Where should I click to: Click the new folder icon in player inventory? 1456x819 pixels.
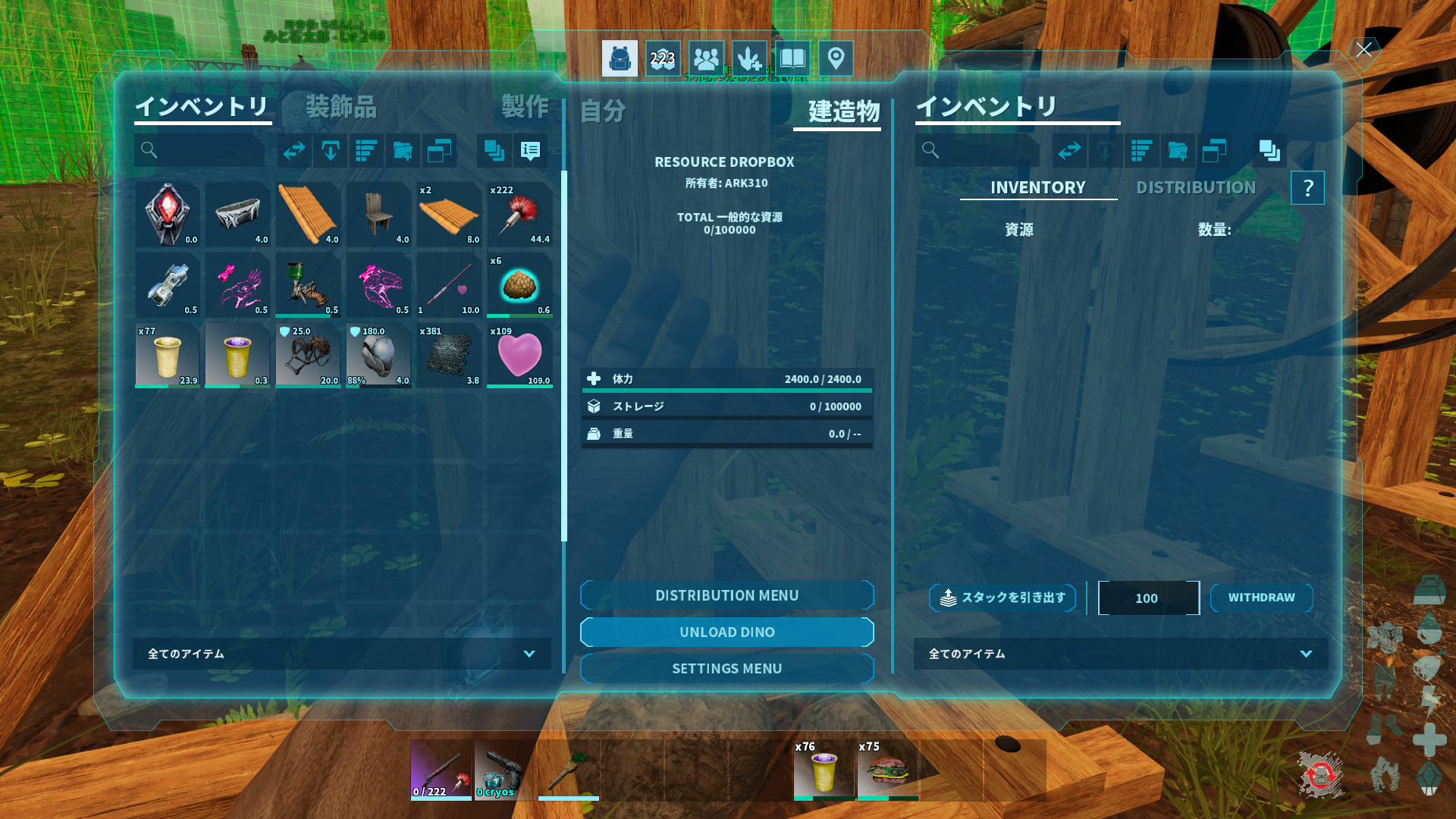403,151
